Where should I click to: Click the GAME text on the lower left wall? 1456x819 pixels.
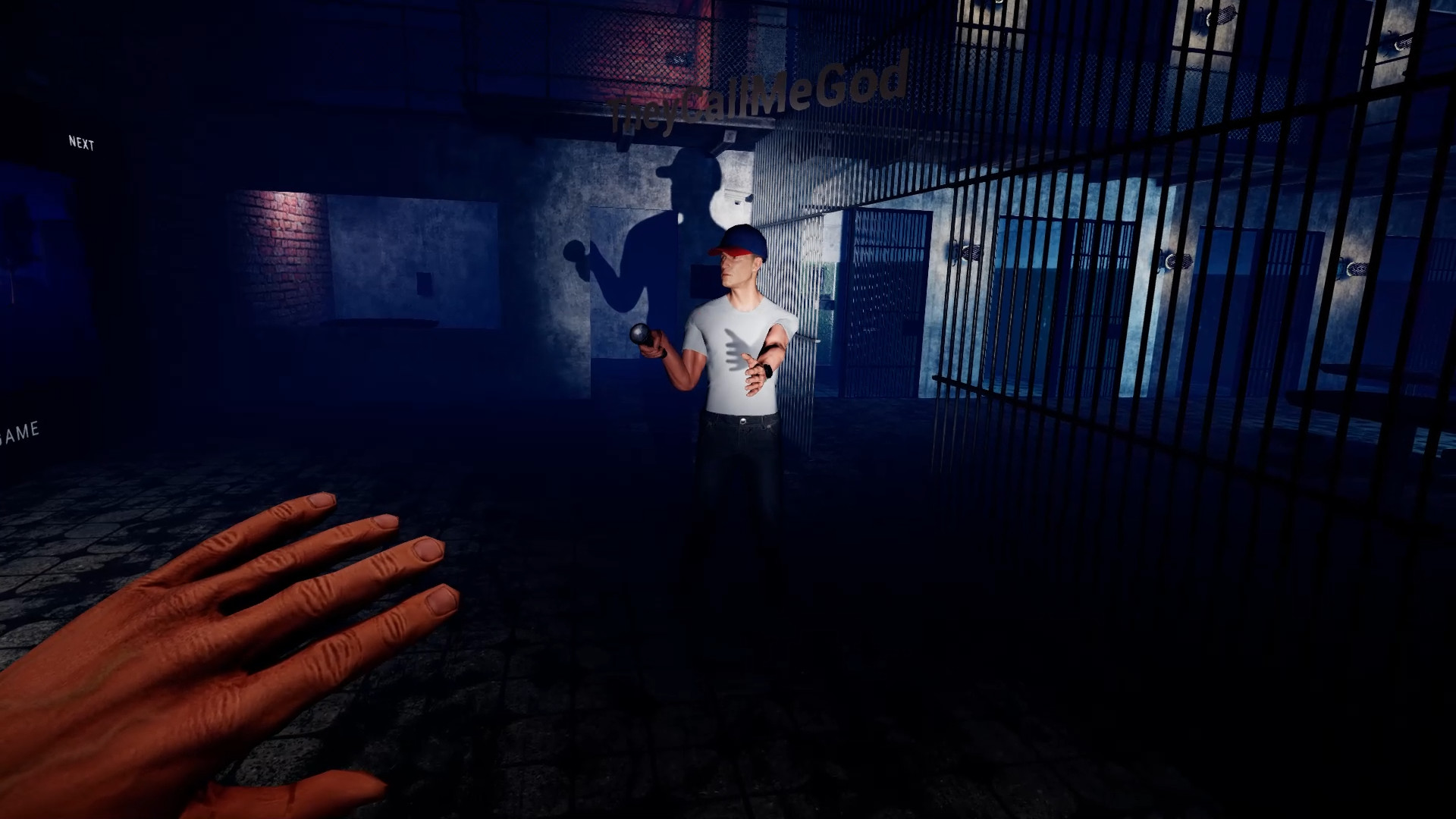pos(20,433)
